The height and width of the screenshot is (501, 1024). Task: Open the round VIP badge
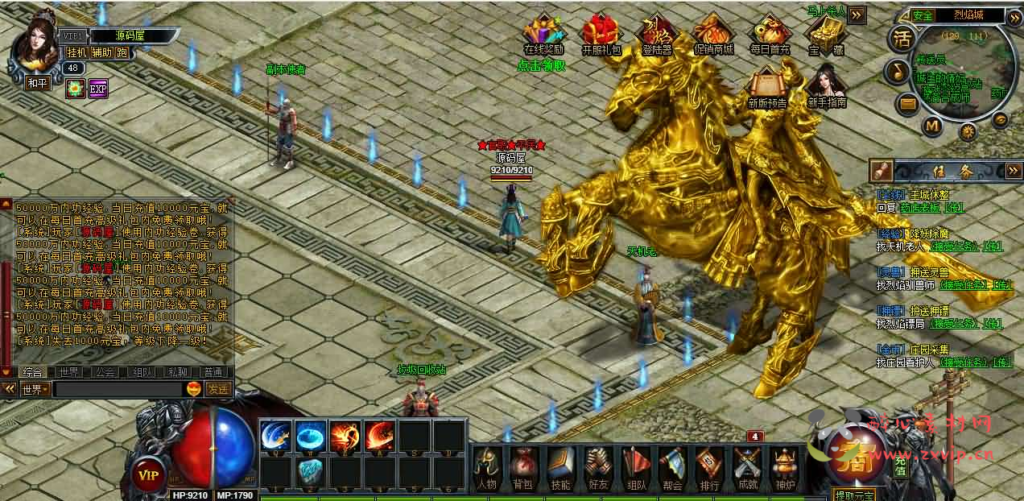(151, 473)
